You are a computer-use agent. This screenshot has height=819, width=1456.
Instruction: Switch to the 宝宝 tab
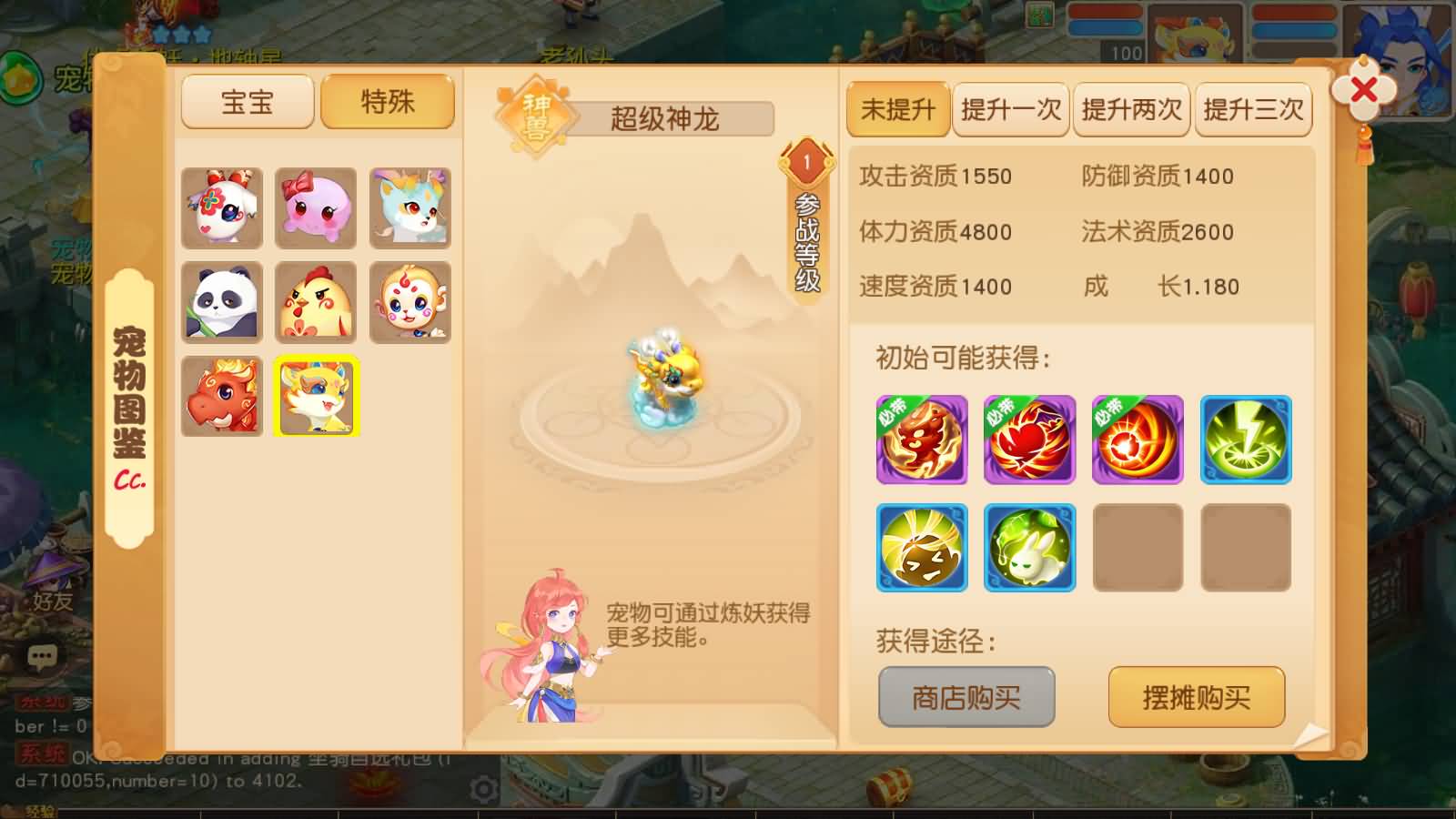pyautogui.click(x=247, y=101)
